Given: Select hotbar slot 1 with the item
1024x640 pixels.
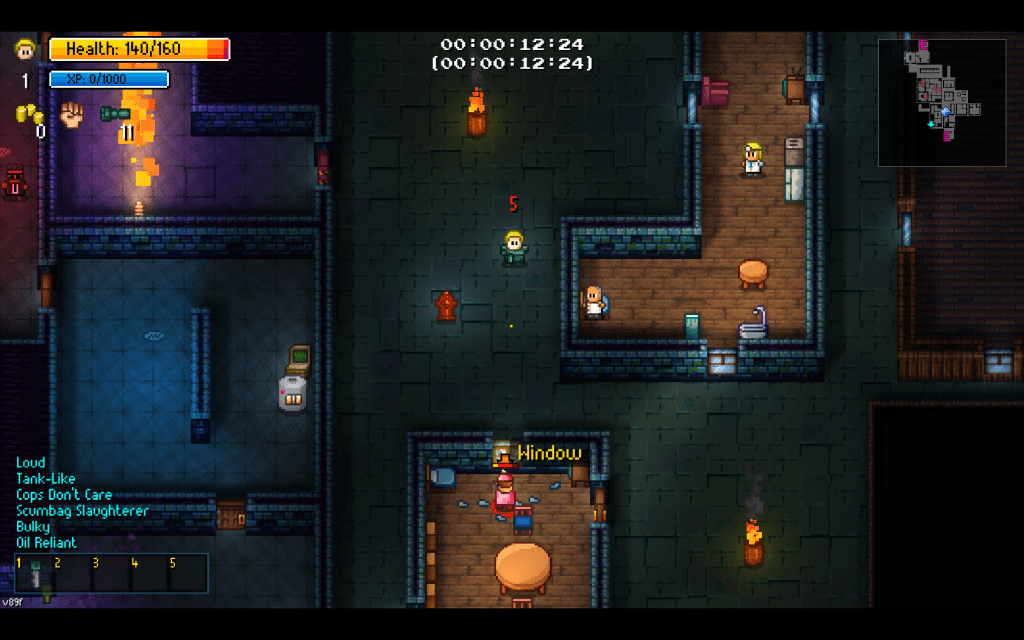Looking at the screenshot, I should click(x=33, y=573).
